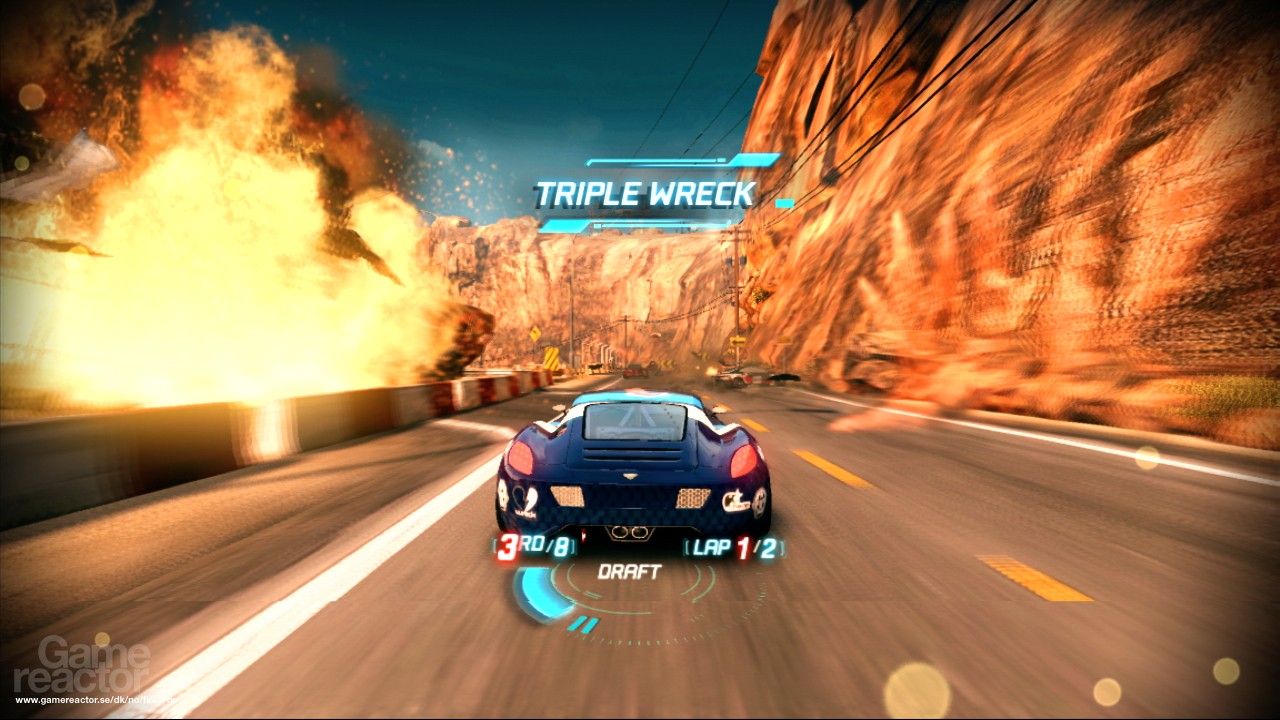
Task: Click the blue chevron on the banner edge
Action: point(589,162)
